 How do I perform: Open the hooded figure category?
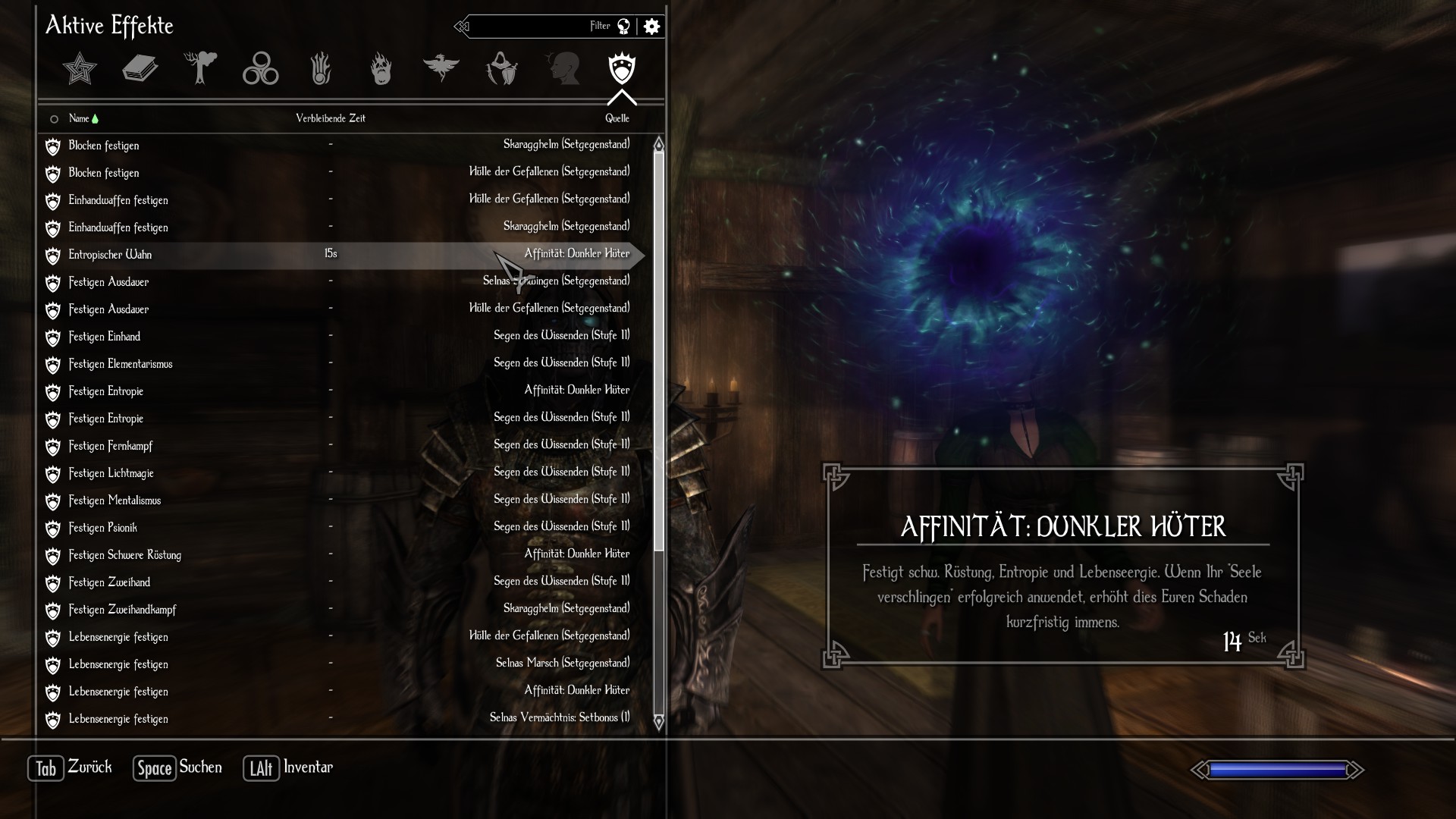click(501, 69)
